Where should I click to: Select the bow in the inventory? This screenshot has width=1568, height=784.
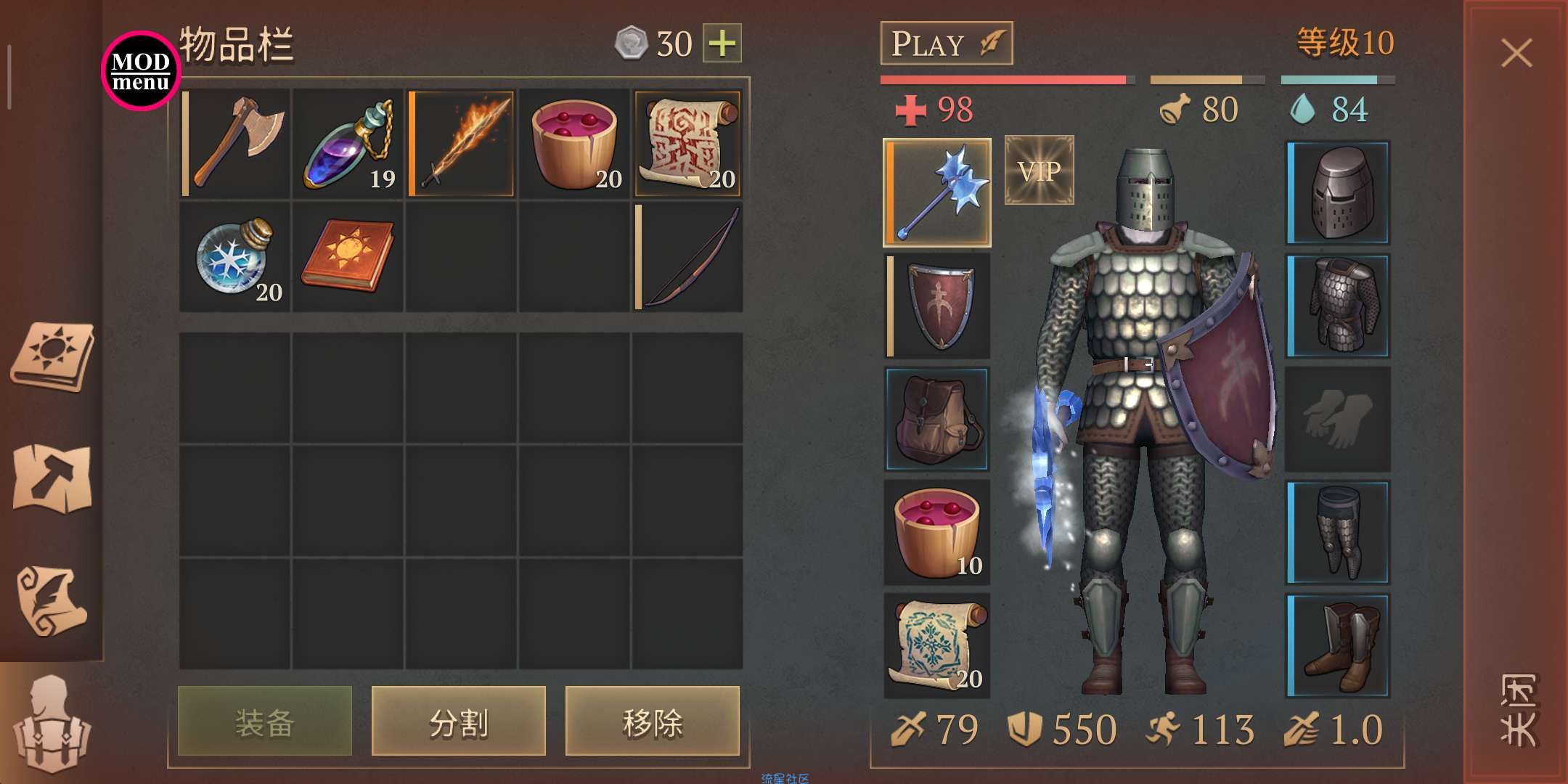[687, 257]
